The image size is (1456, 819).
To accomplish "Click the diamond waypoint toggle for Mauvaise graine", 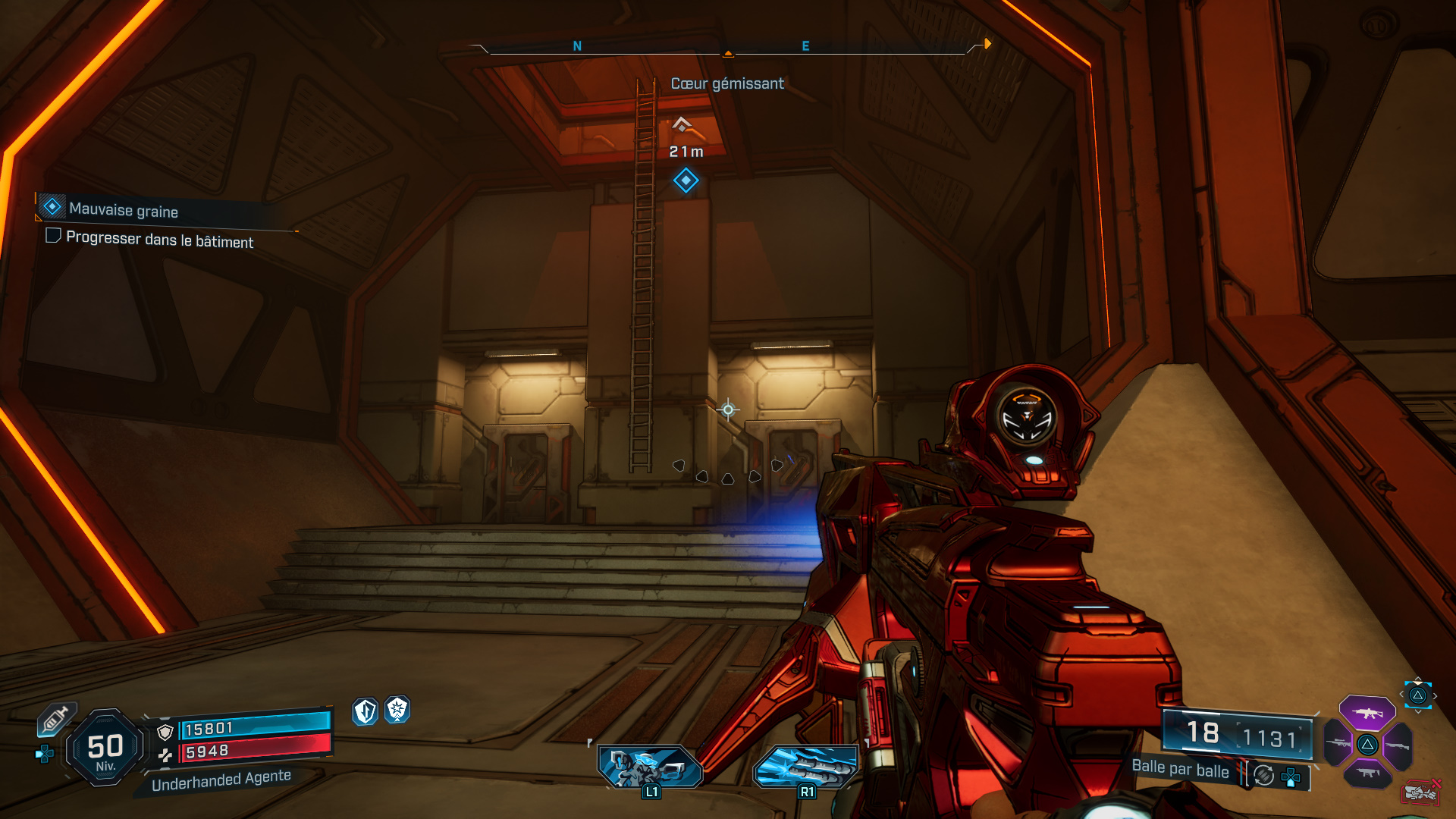I will click(52, 206).
